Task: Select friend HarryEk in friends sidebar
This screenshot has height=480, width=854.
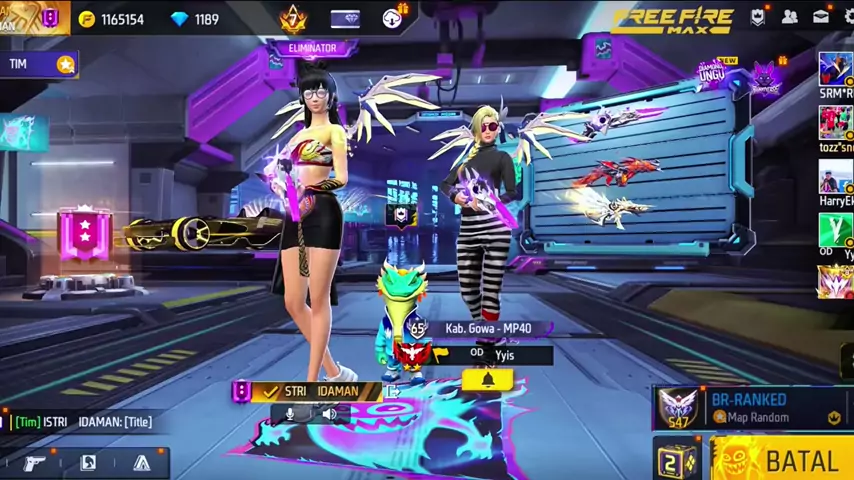Action: [x=835, y=183]
